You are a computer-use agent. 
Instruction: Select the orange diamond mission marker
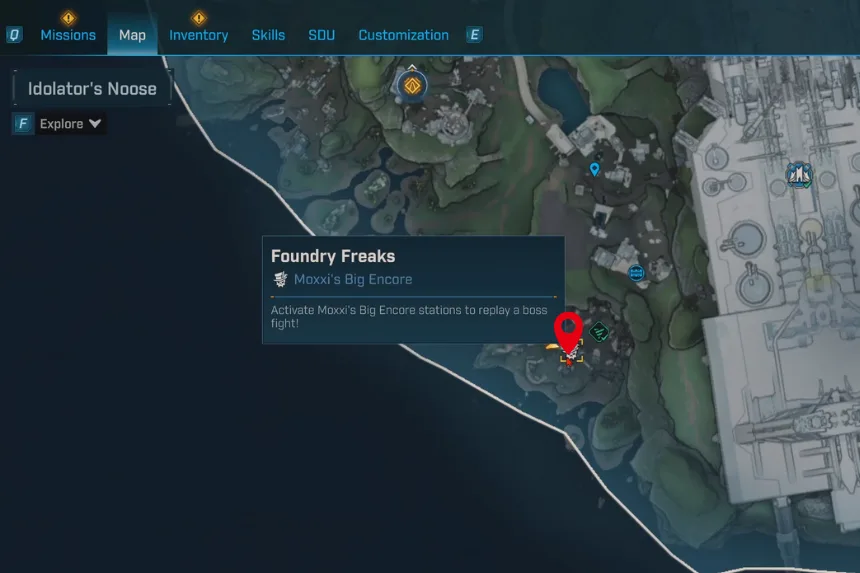(x=411, y=86)
